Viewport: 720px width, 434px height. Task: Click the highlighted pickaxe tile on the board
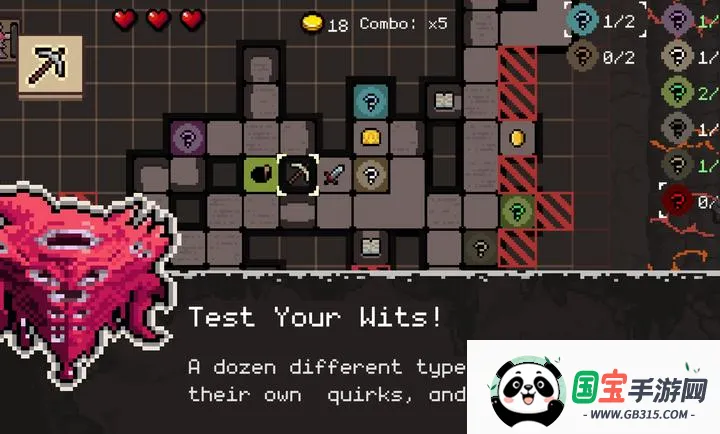pyautogui.click(x=297, y=173)
